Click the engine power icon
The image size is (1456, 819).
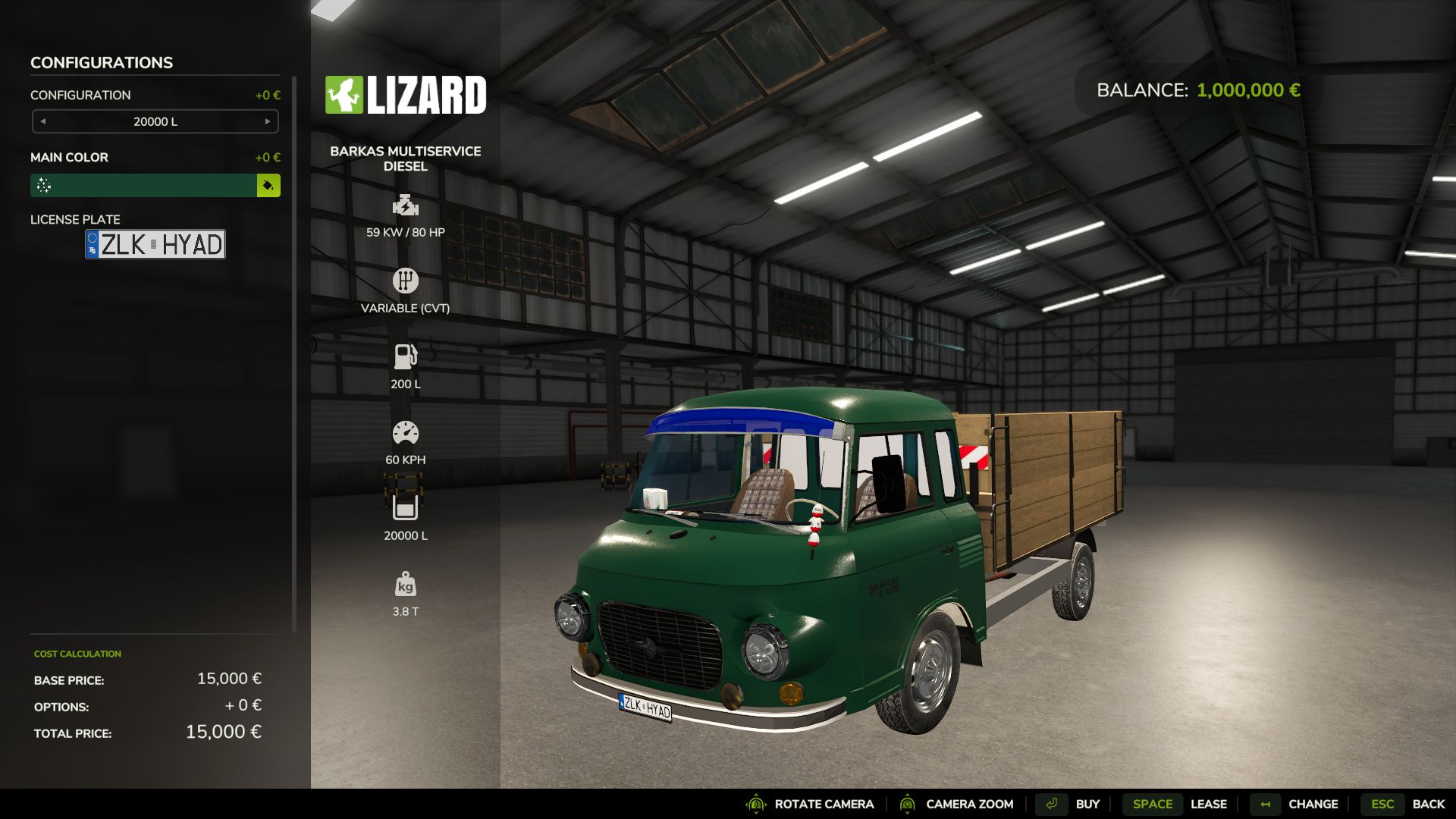point(406,205)
